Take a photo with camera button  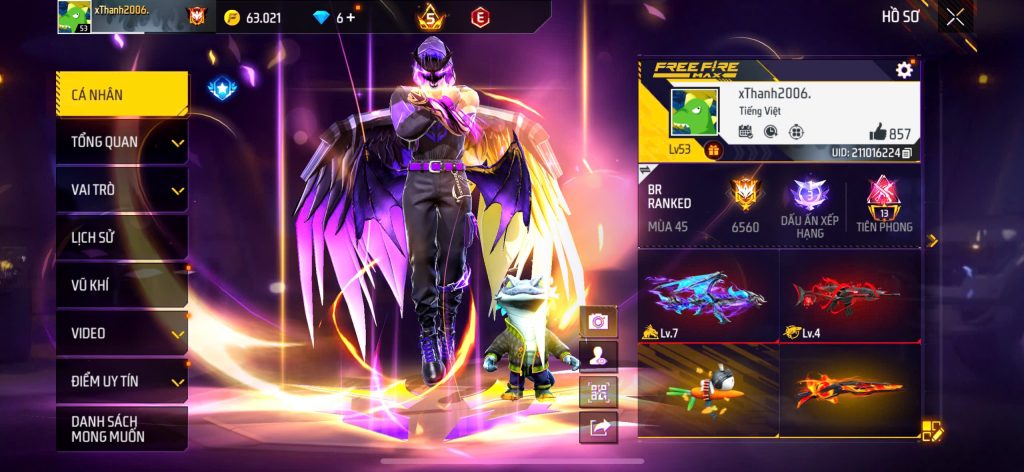[598, 321]
